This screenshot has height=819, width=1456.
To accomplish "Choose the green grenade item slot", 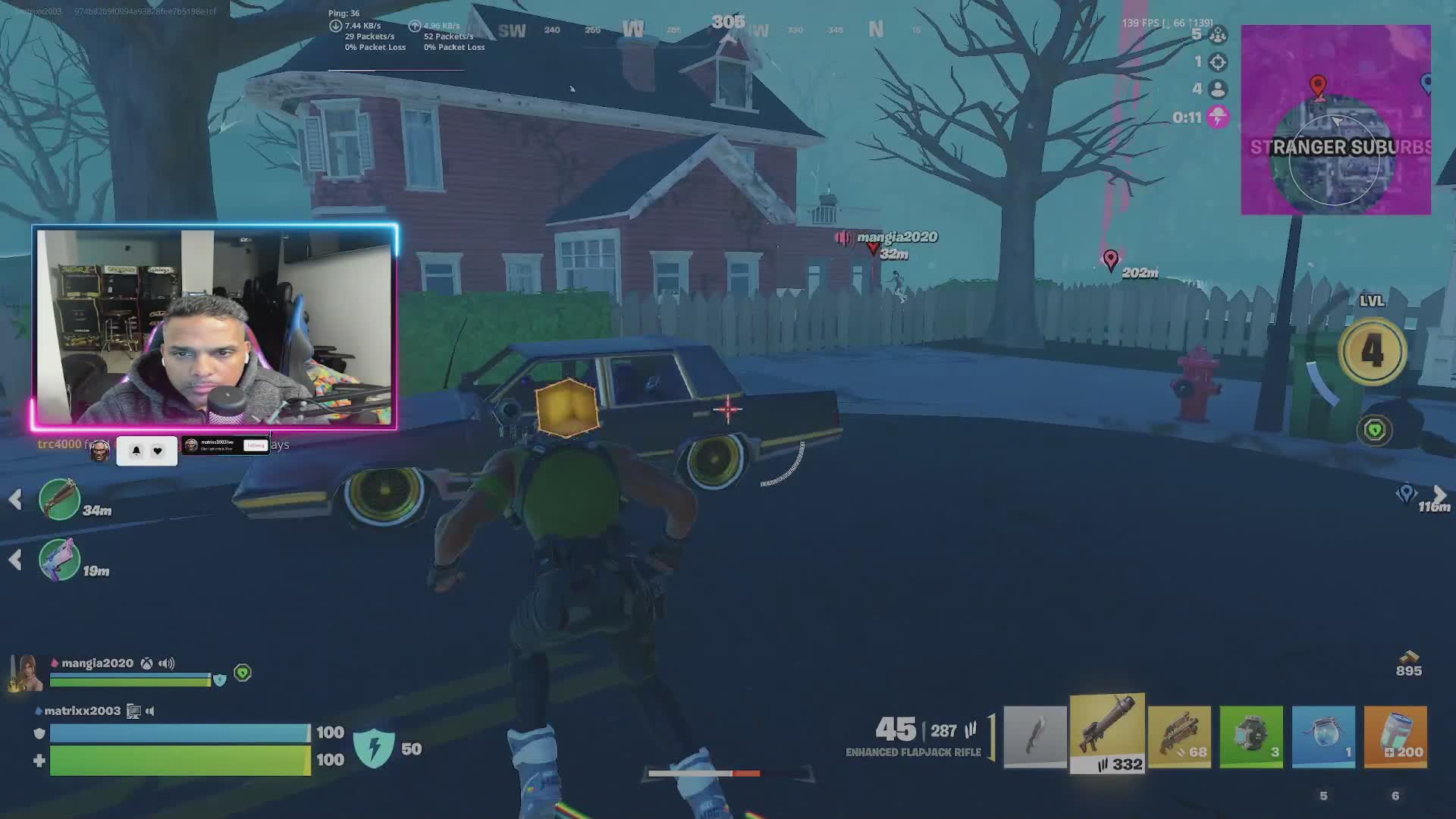I will [x=1251, y=736].
